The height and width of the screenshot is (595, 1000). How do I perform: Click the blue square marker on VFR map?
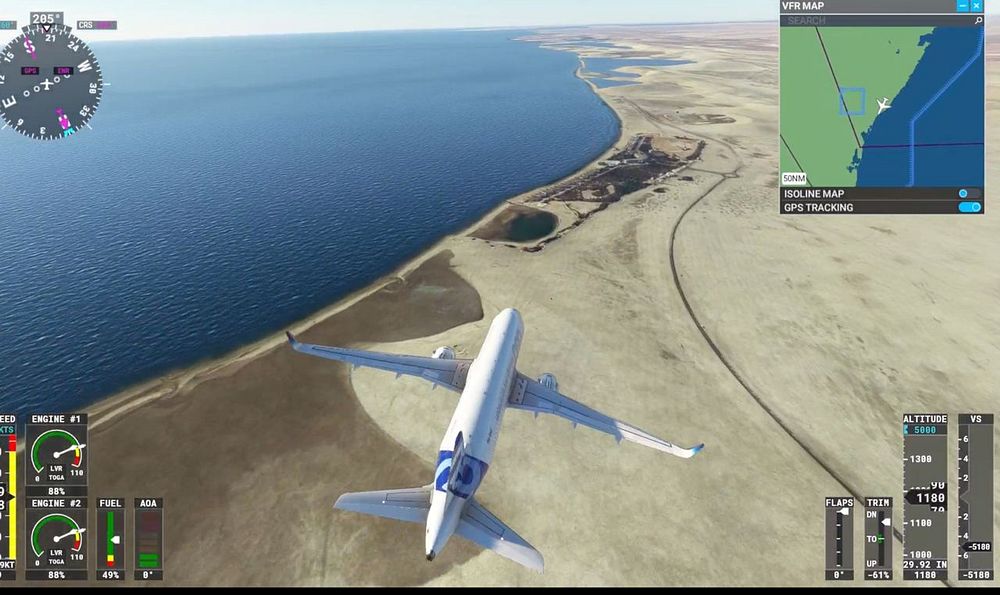click(x=851, y=101)
